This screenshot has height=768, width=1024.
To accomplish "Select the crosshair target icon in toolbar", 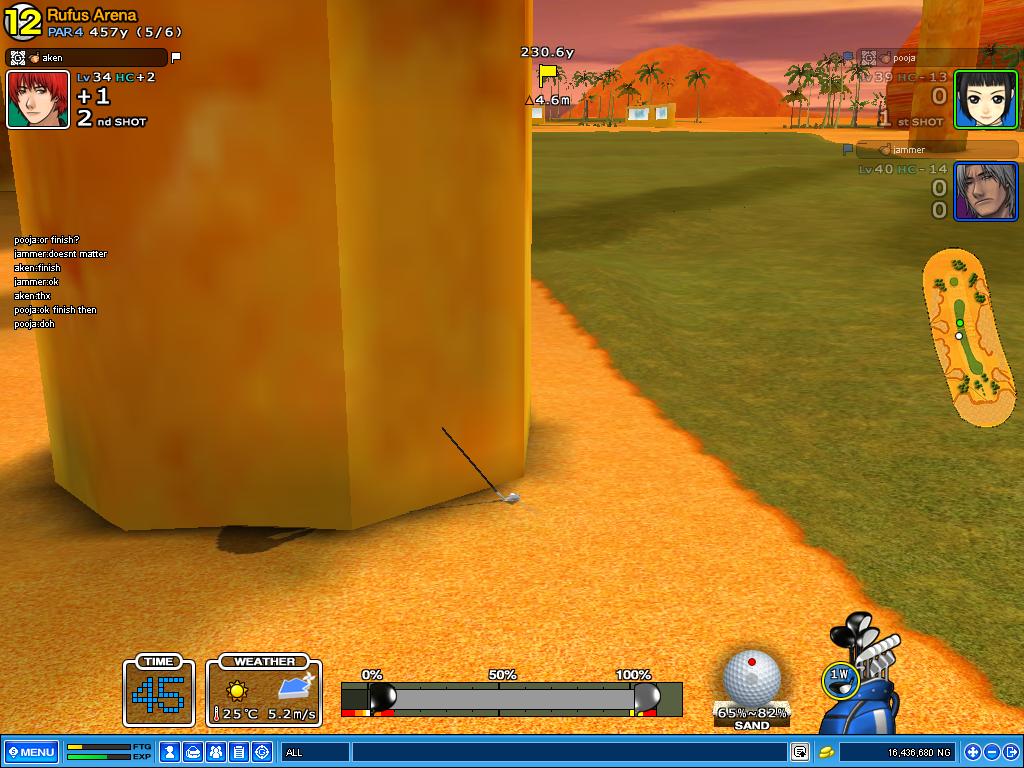I will pyautogui.click(x=262, y=752).
